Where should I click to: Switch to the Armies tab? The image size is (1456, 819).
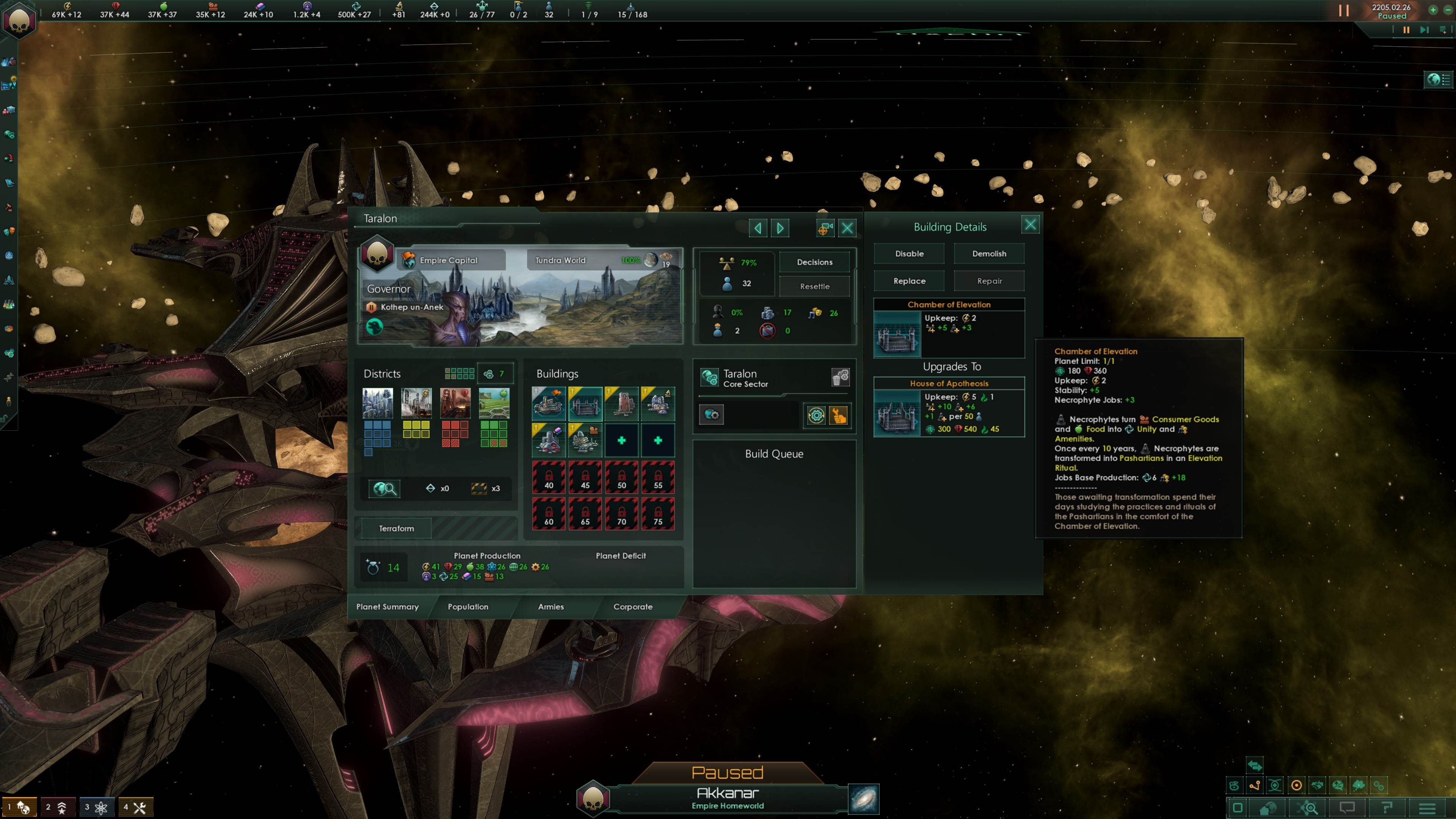(550, 607)
